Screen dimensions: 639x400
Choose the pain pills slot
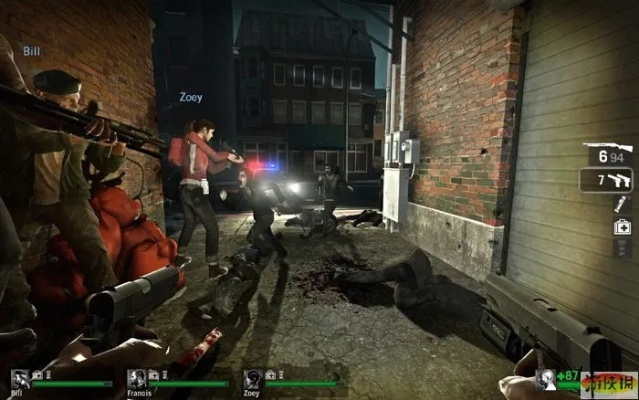621,248
